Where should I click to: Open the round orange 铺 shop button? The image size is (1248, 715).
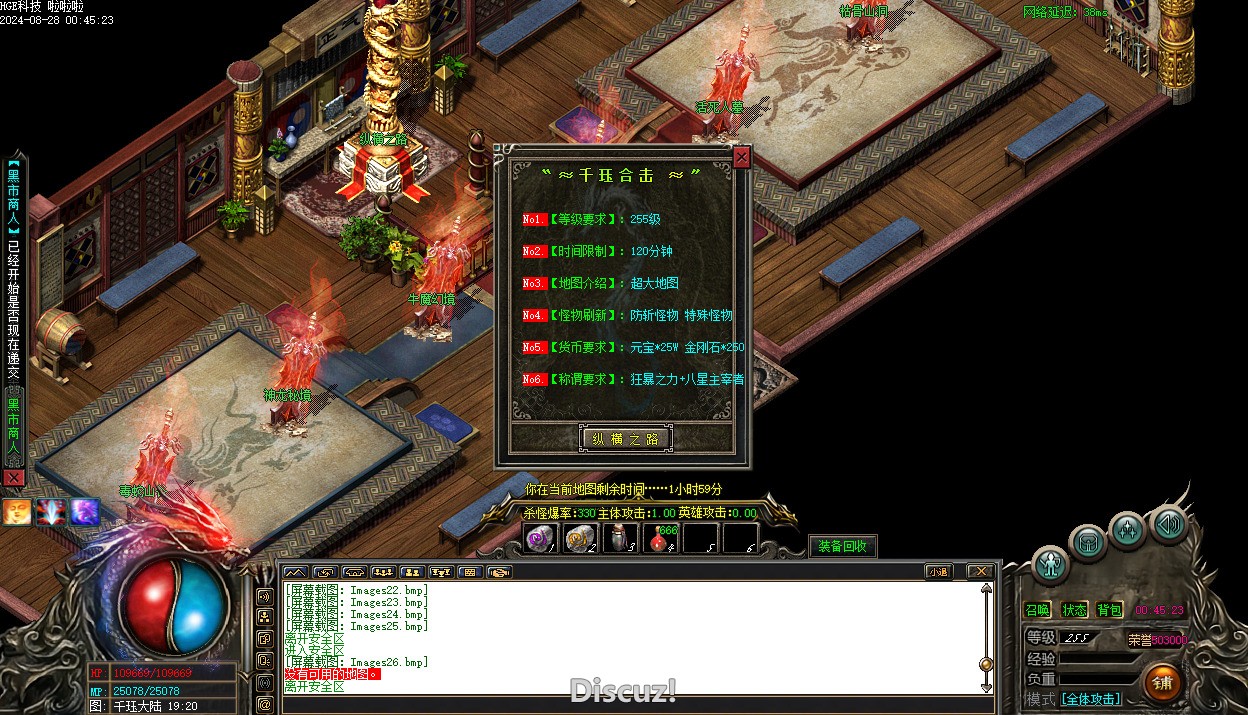coord(1162,682)
